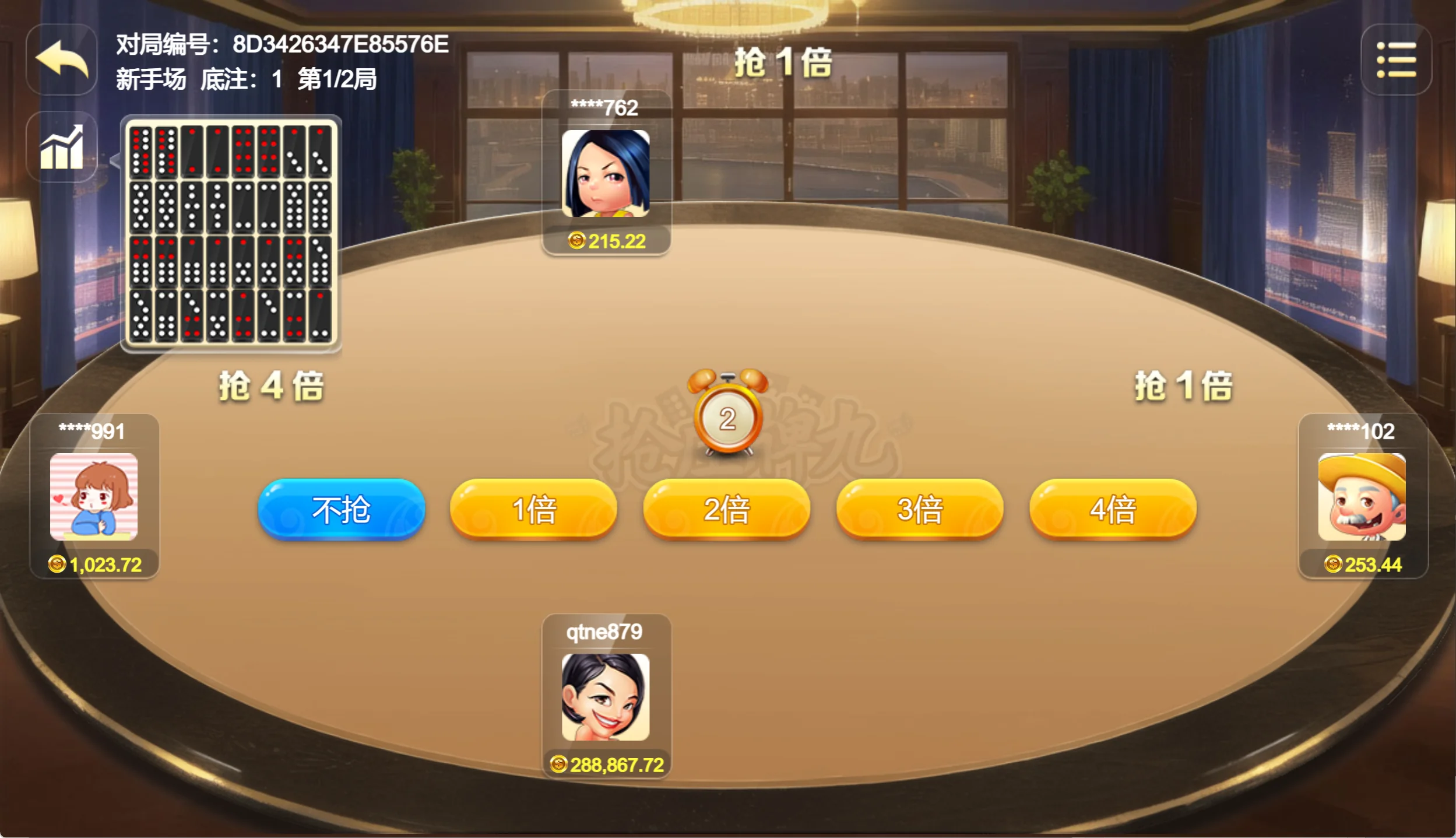Viewport: 1456px width, 838px height.
Task: Inspect player ****102's avatar
Action: 1362,497
